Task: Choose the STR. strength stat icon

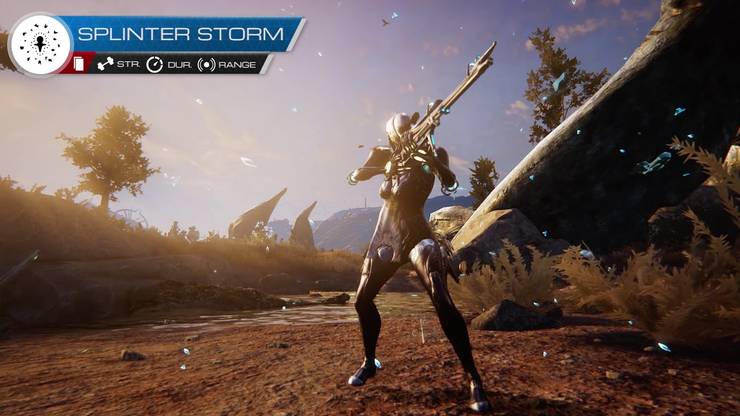Action: click(x=105, y=64)
